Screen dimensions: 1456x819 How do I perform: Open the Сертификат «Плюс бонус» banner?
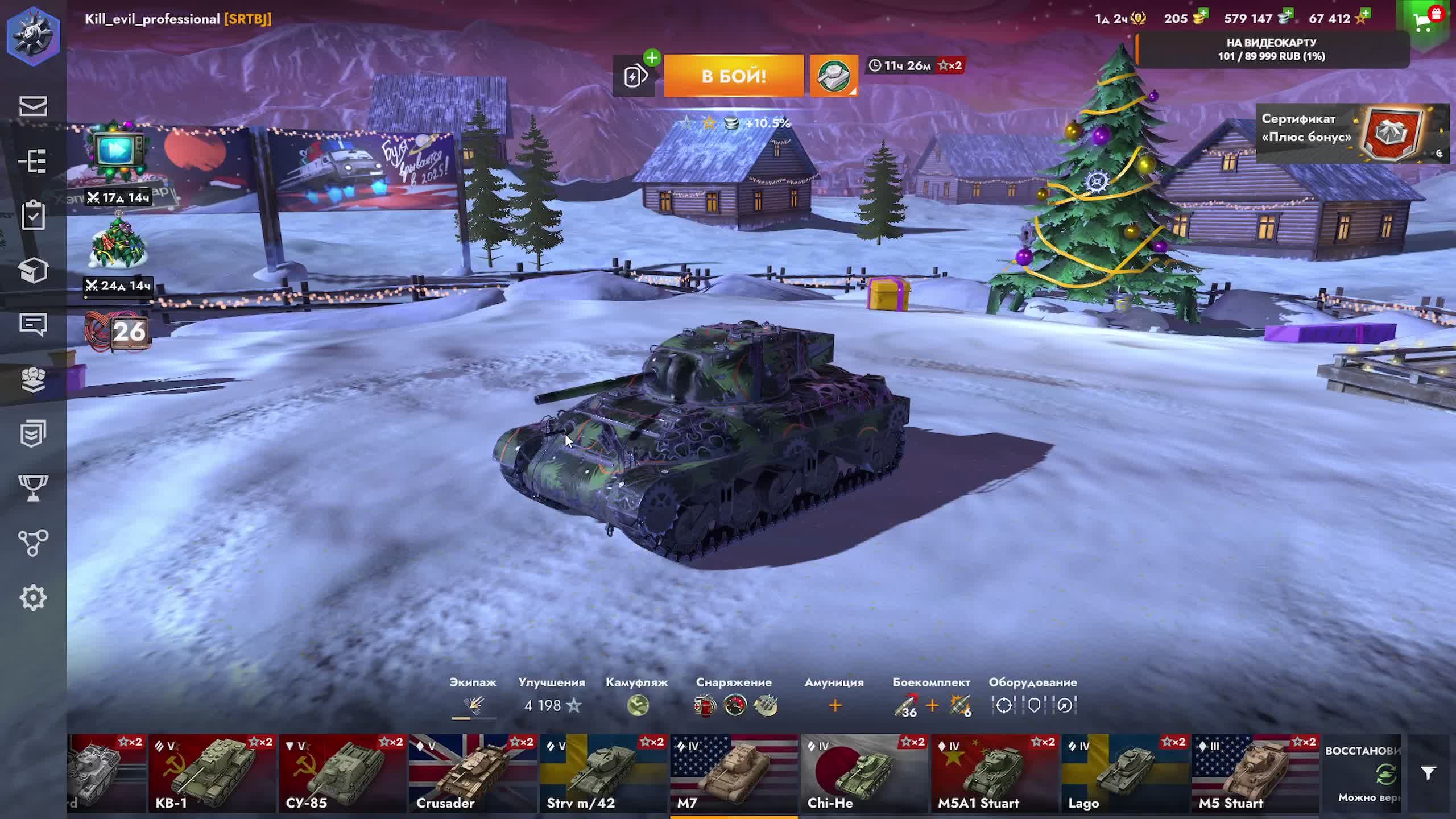1351,133
